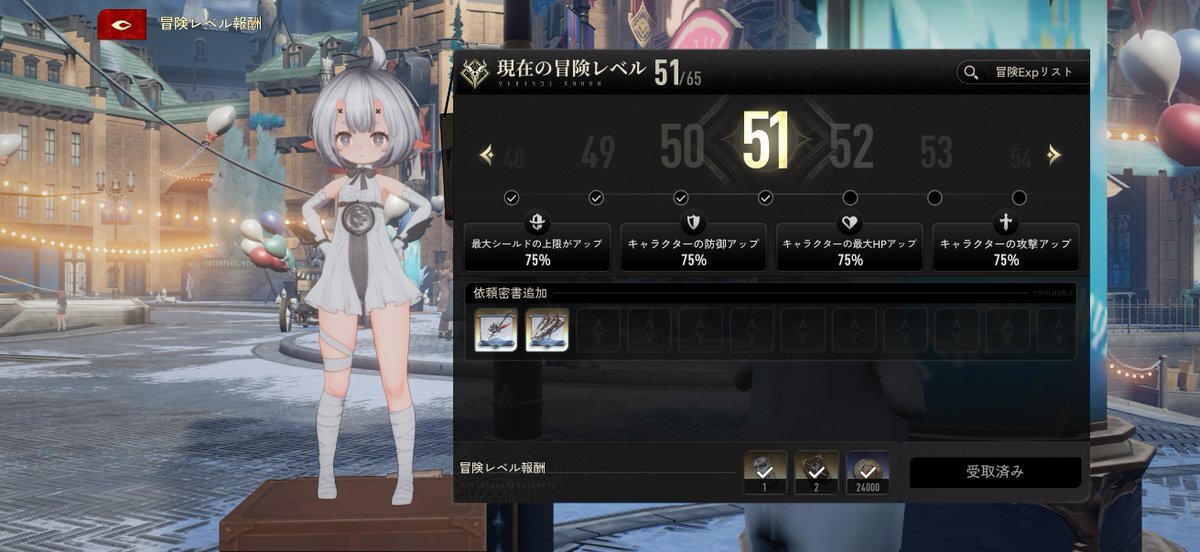The image size is (1200, 552).
Task: View the 最大シールドの上限がアップ bonus
Action: click(x=537, y=246)
